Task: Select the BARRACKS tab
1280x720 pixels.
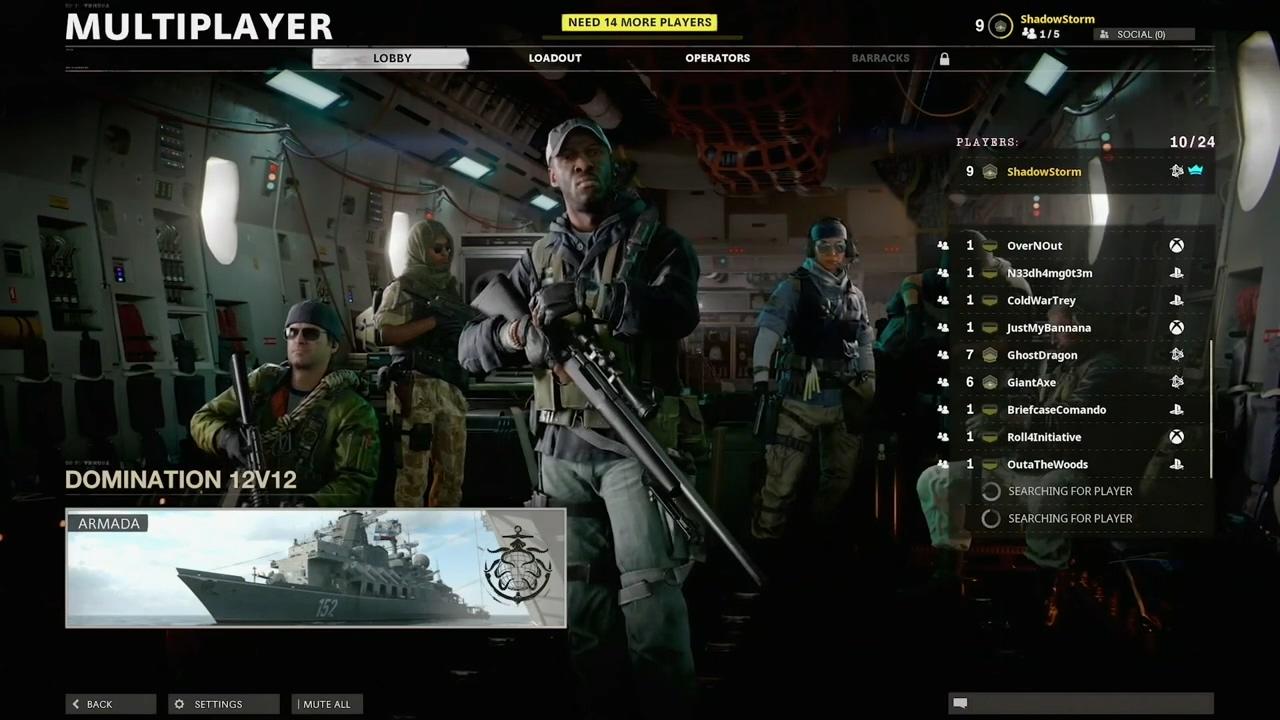Action: [880, 58]
